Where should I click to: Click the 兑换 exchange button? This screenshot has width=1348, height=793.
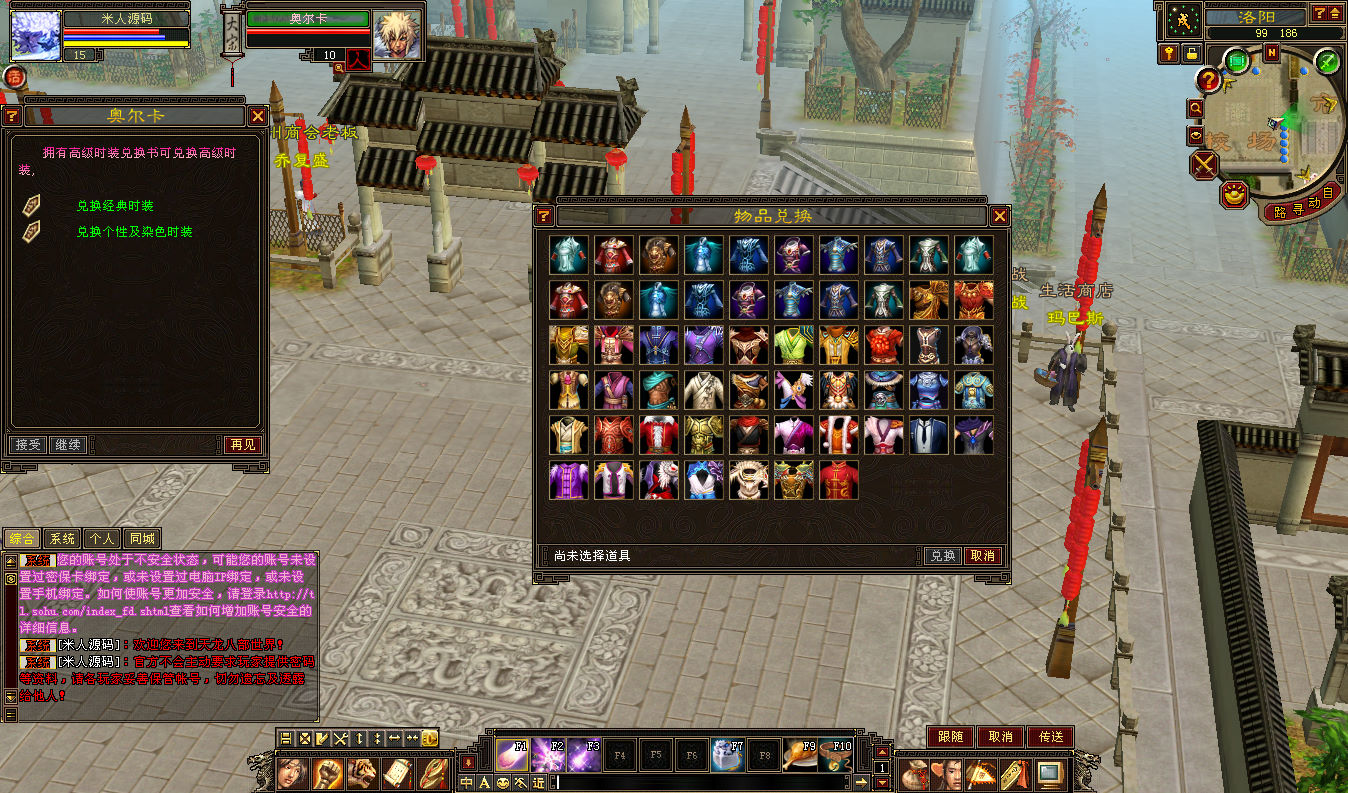[x=942, y=556]
